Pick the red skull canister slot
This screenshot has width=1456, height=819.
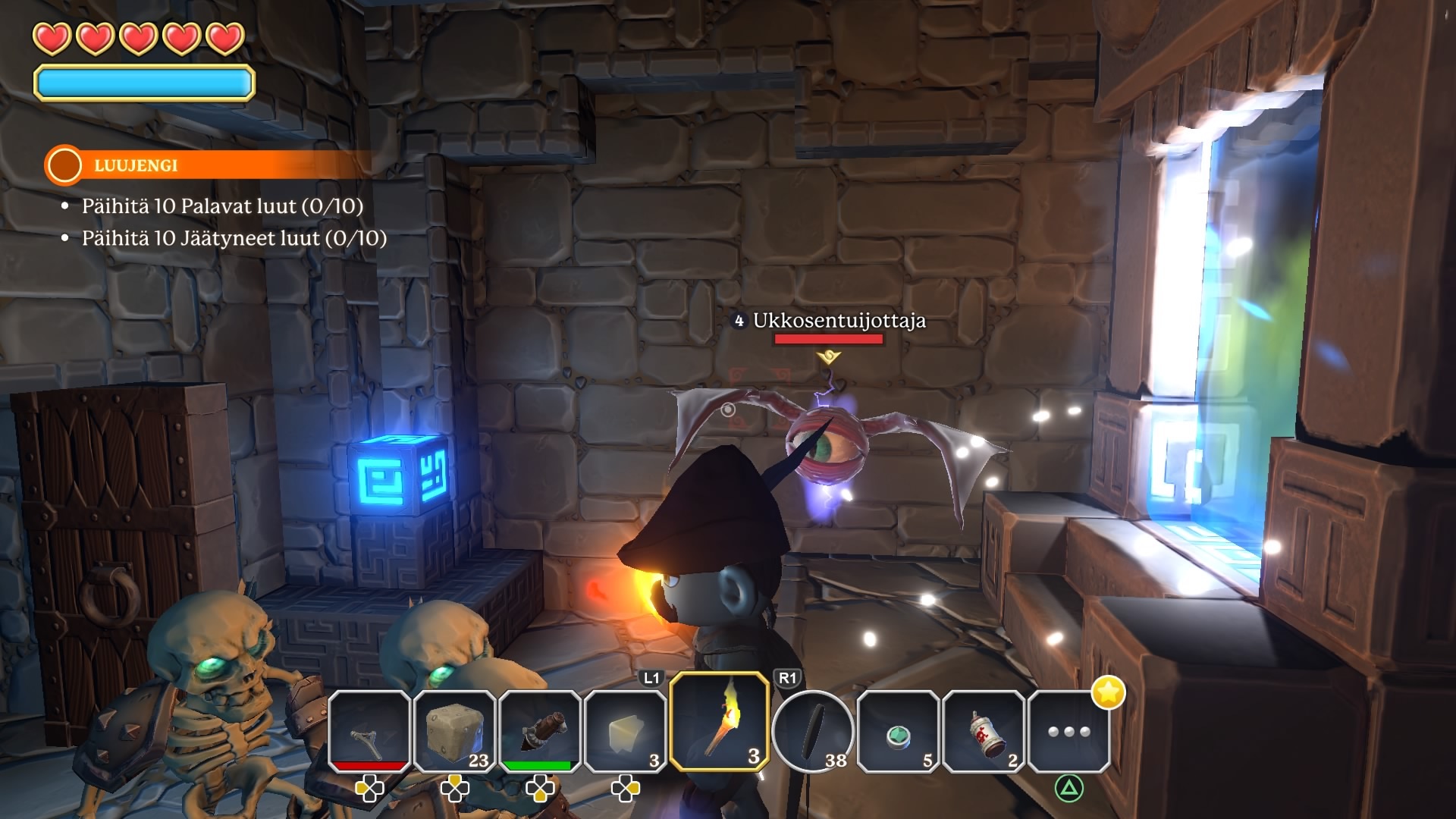coord(984,731)
